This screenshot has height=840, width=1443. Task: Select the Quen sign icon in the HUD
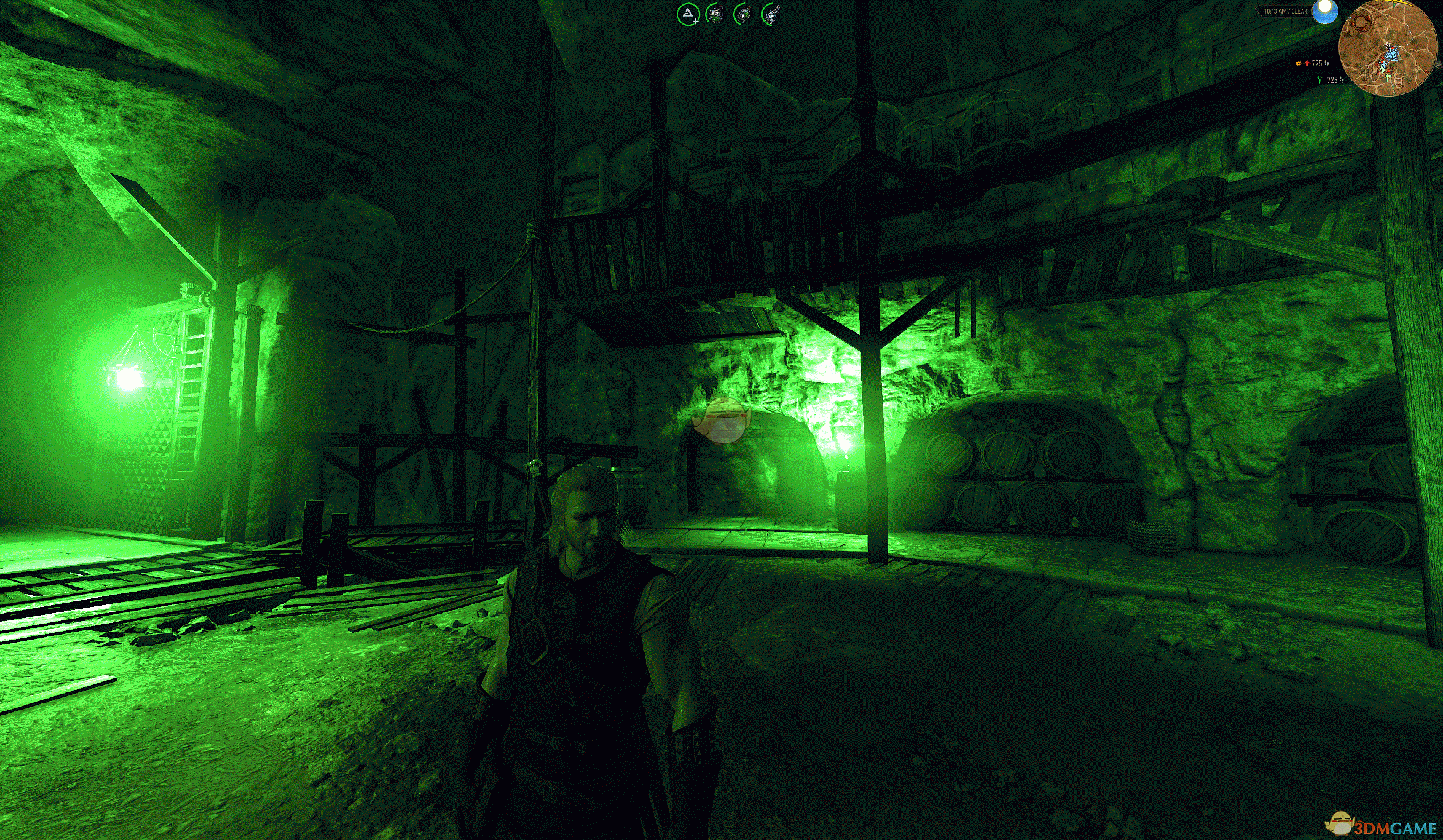[x=688, y=14]
